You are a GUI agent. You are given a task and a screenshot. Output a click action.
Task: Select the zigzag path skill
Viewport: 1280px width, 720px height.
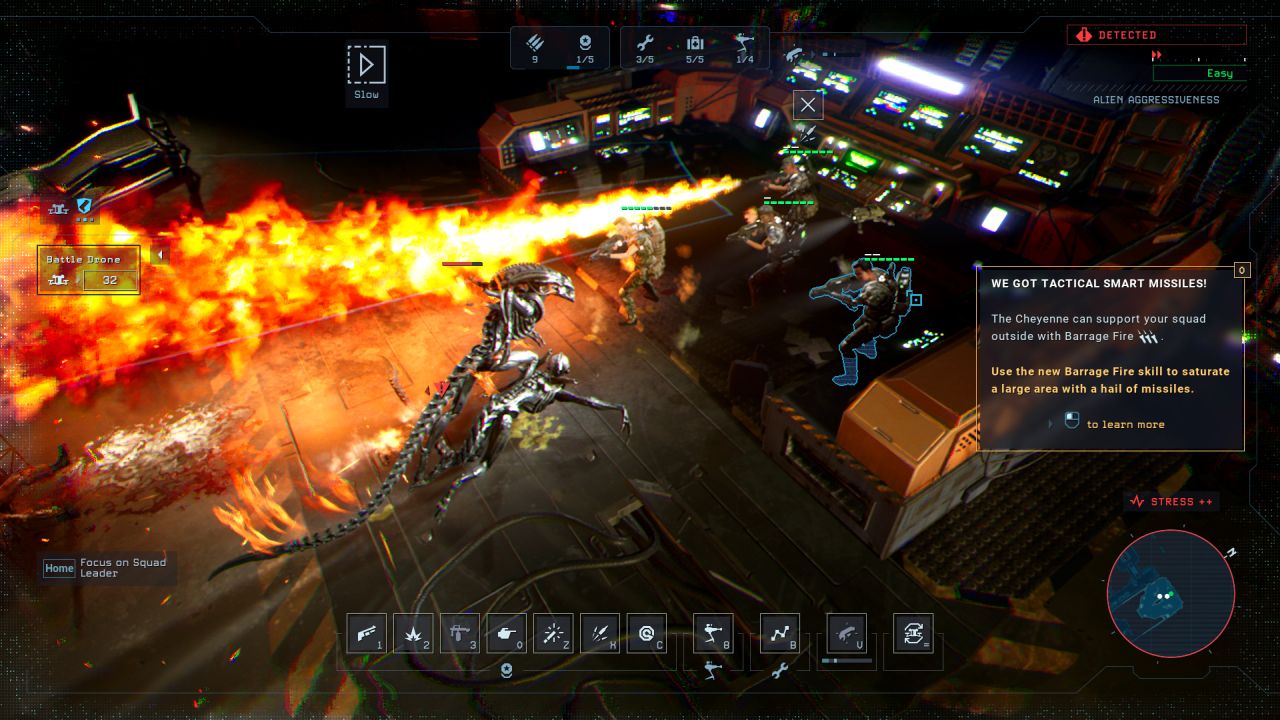pyautogui.click(x=780, y=633)
